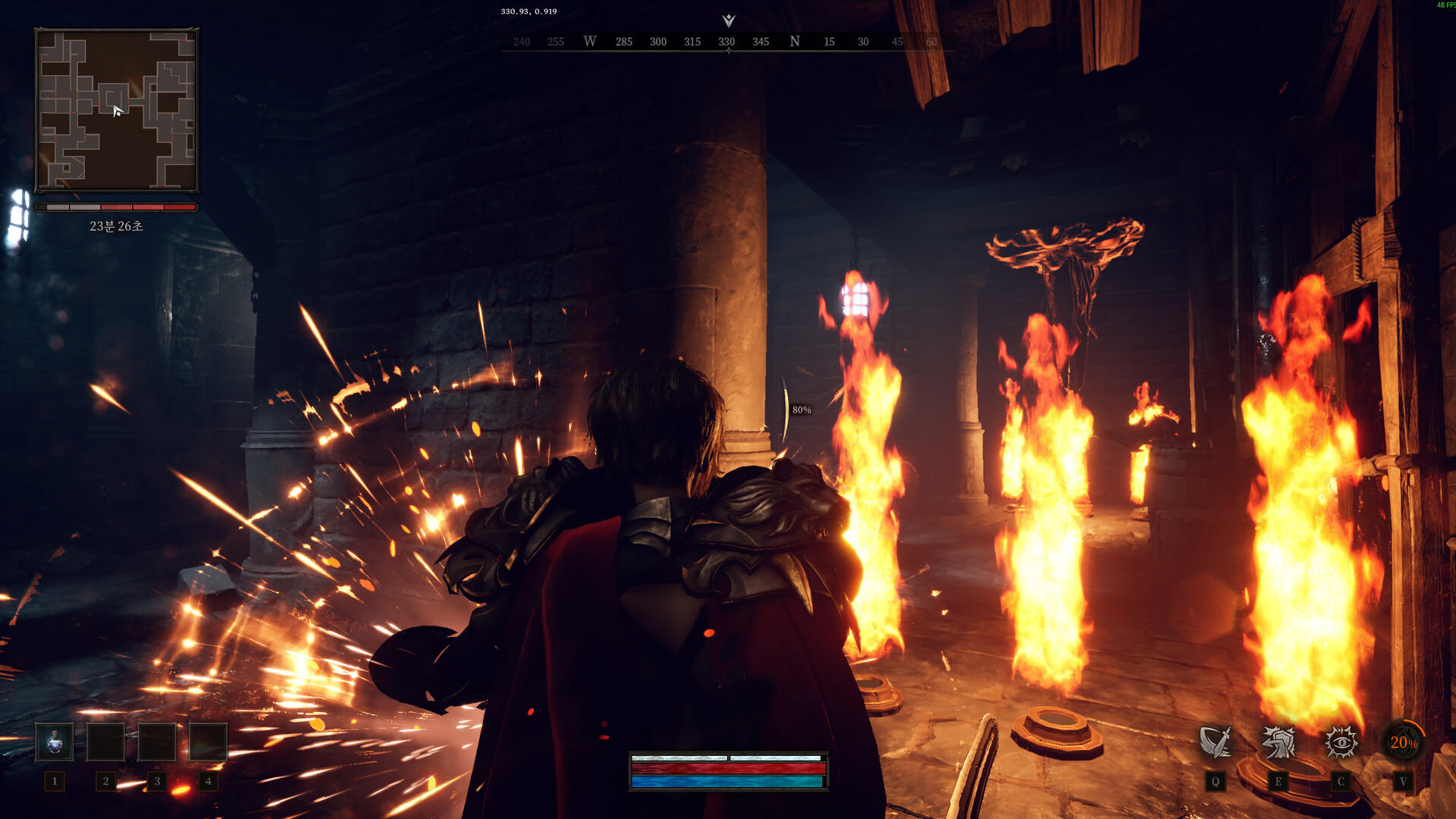Image resolution: width=1456 pixels, height=819 pixels.
Task: Activate the 20% charged ultimate ability
Action: [x=1403, y=742]
